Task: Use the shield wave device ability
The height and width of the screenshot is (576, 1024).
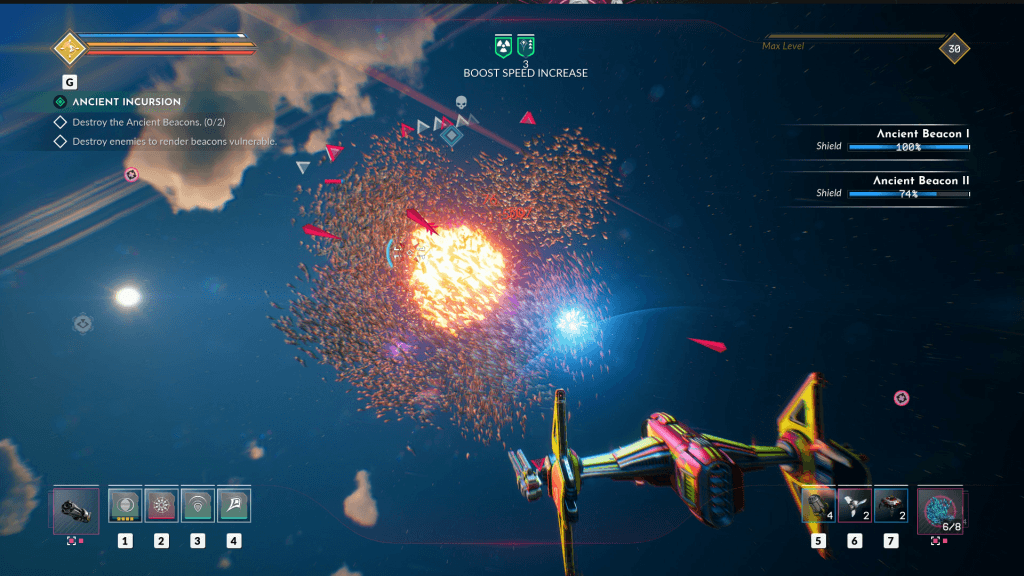Action: pos(197,505)
